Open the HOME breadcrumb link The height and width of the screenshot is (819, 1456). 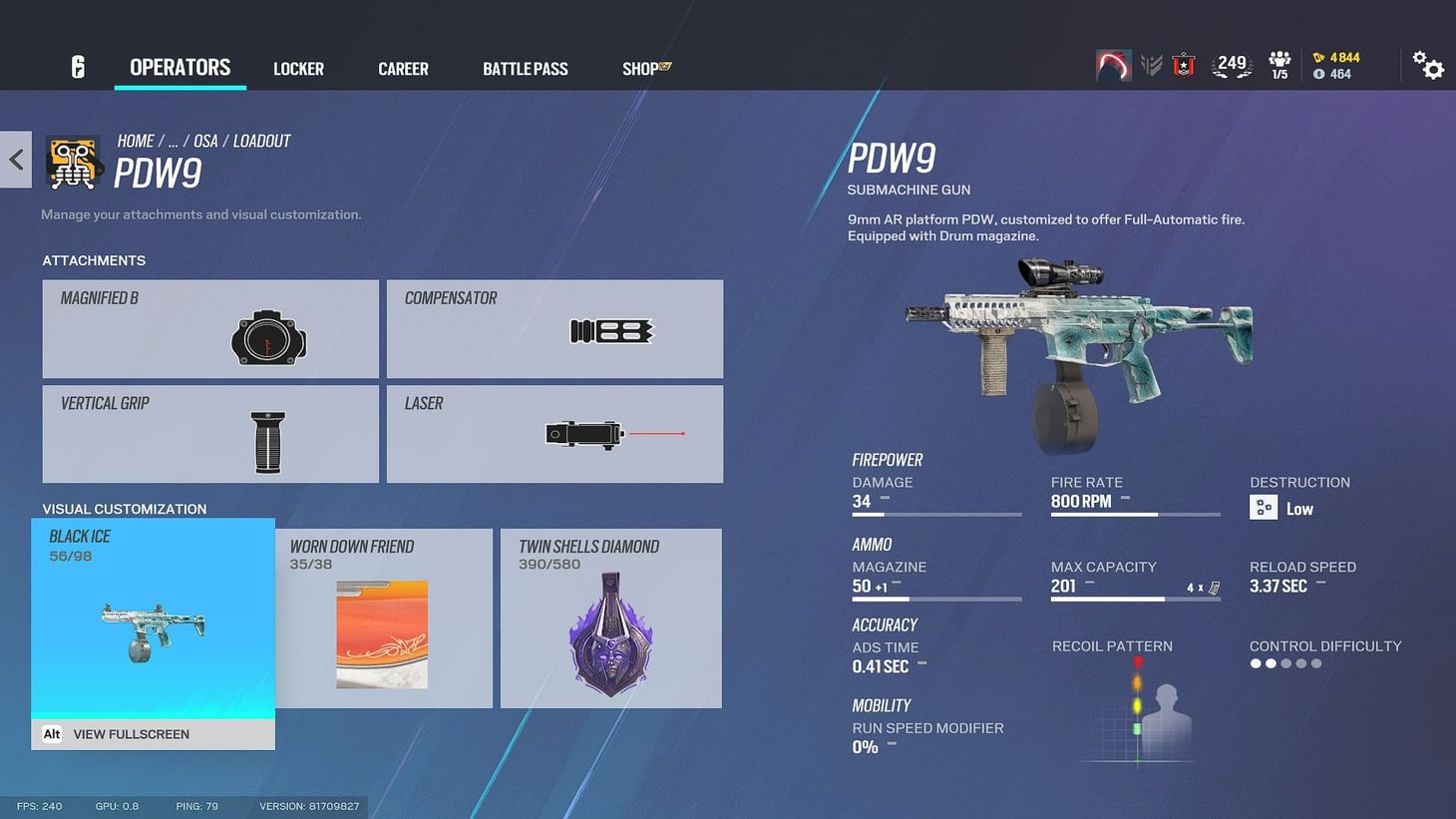(136, 141)
